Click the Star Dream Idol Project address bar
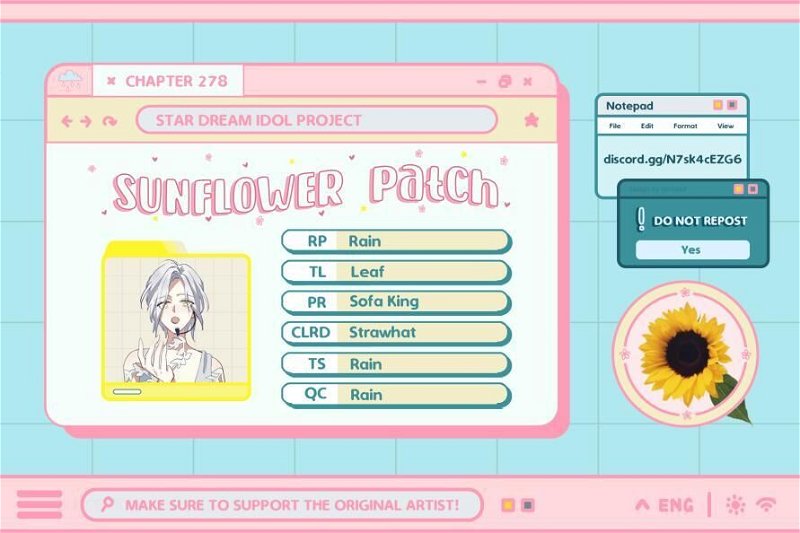Image resolution: width=800 pixels, height=533 pixels. [x=316, y=120]
